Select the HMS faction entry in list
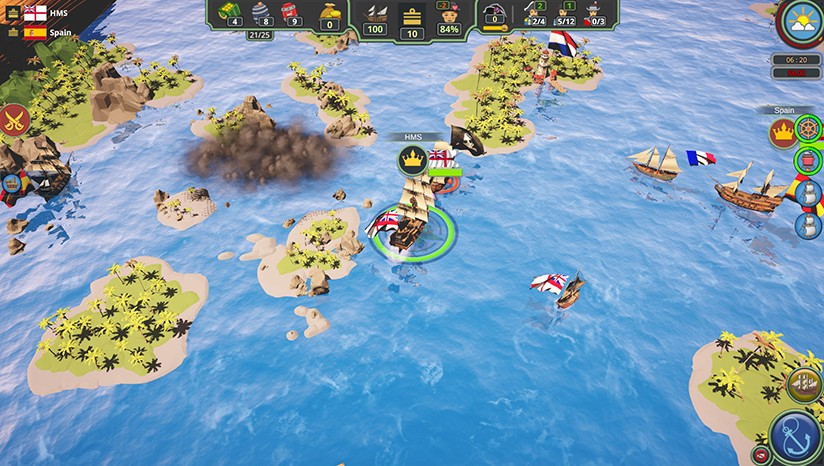The image size is (824, 466). tap(35, 12)
